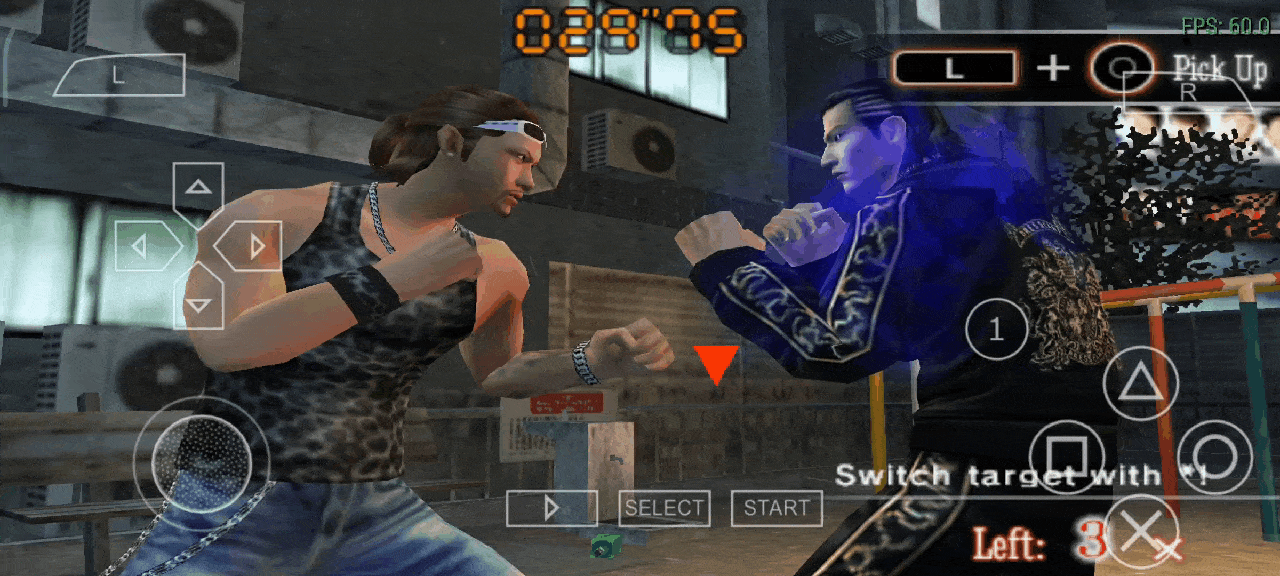The width and height of the screenshot is (1280, 576).
Task: Tap the L shoulder touch button
Action: pos(119,76)
